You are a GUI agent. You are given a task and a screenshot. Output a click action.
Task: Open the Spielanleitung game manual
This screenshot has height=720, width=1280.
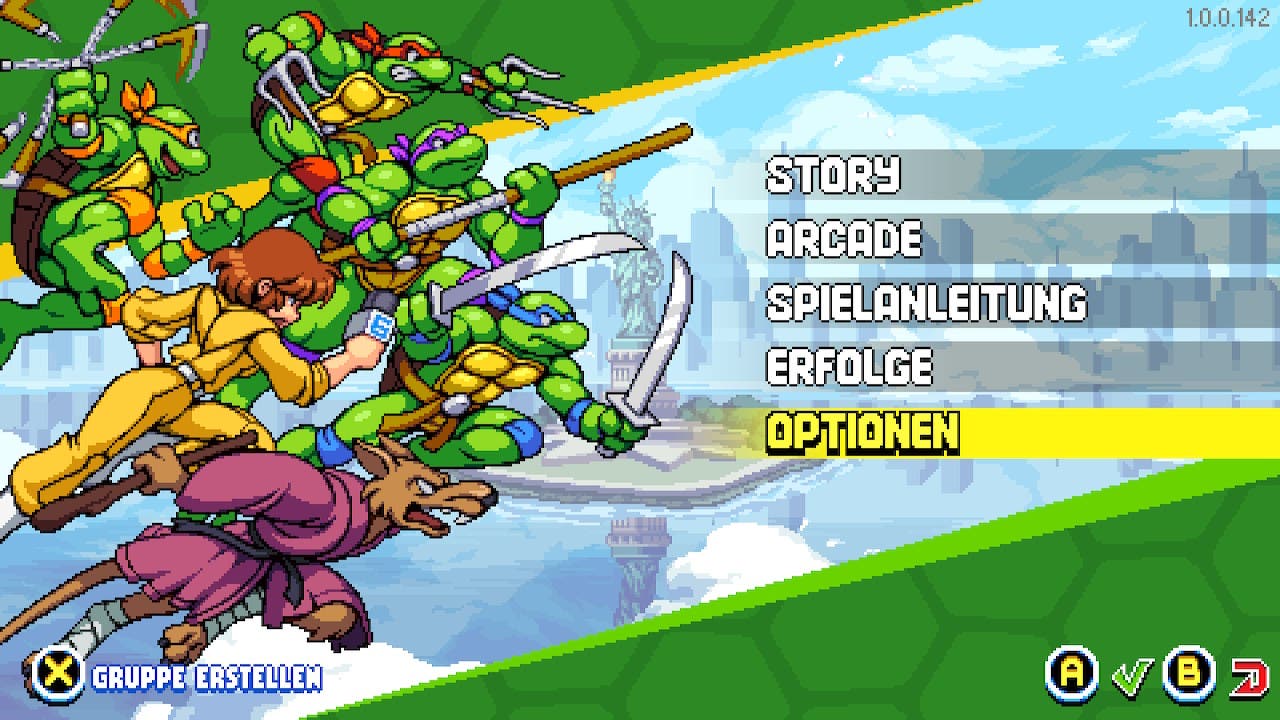[x=925, y=303]
